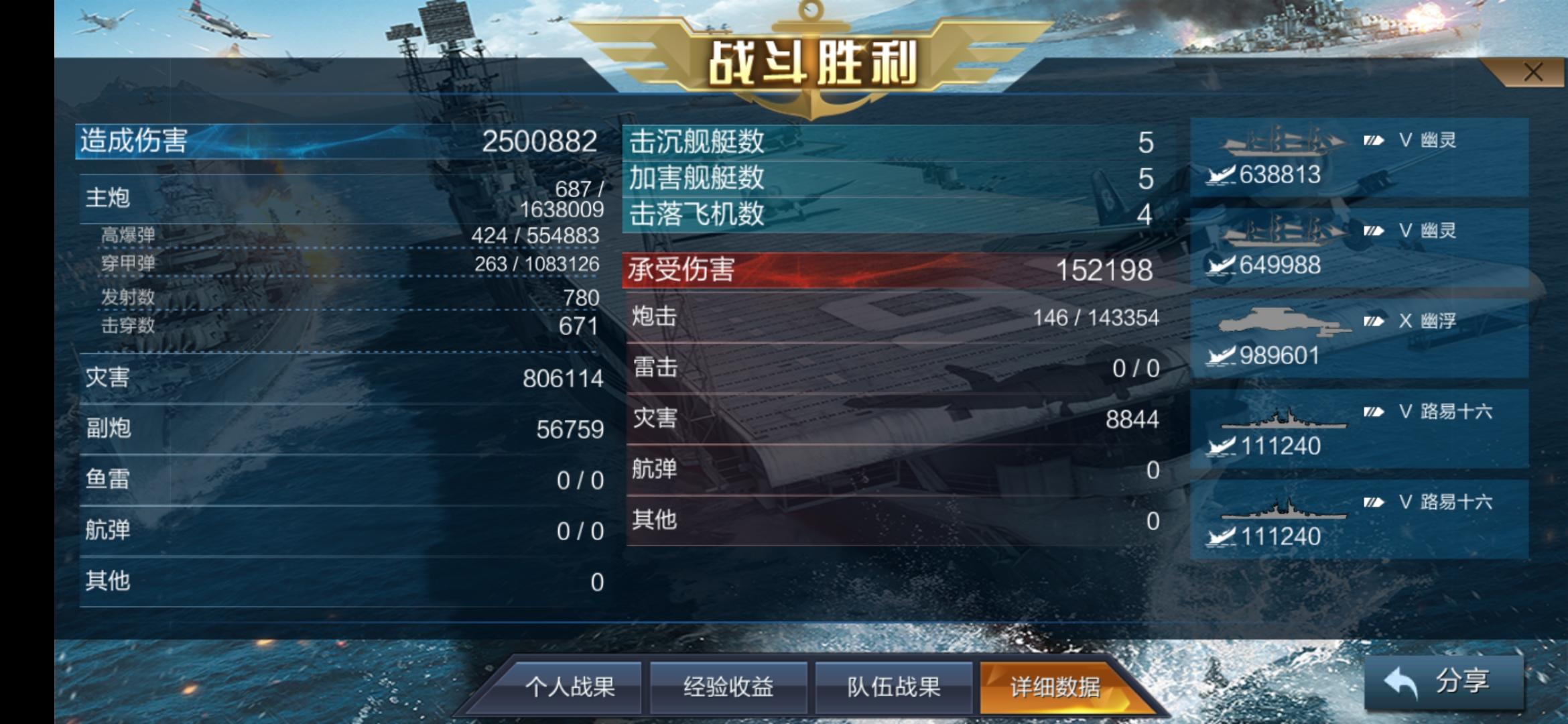The height and width of the screenshot is (724, 1568).
Task: Click the sinking-ship icon beside 638813
Action: click(x=1218, y=174)
